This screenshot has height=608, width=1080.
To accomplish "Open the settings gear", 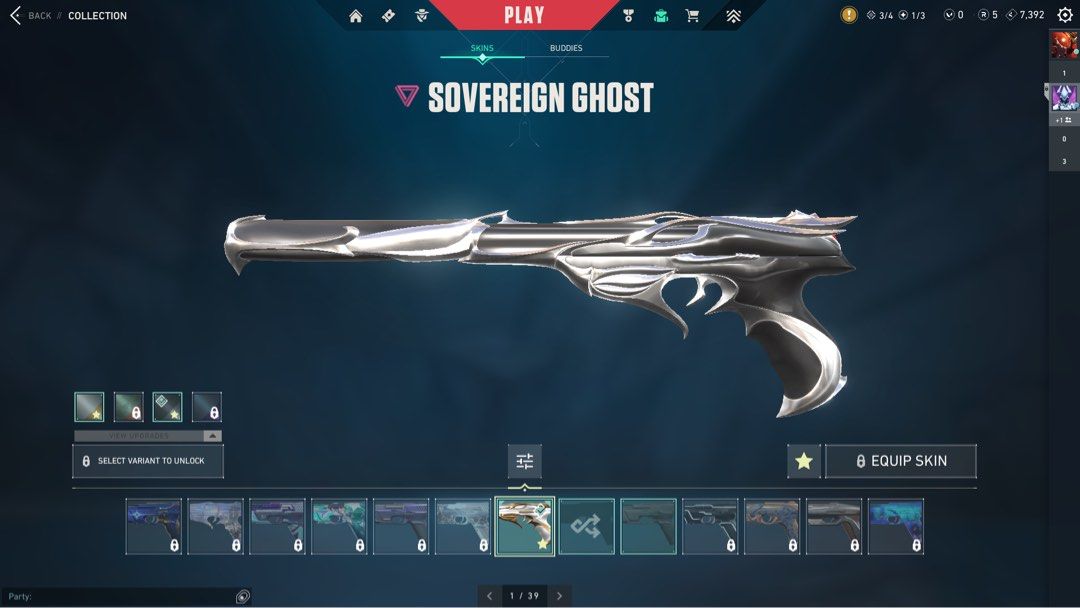I will 1065,15.
